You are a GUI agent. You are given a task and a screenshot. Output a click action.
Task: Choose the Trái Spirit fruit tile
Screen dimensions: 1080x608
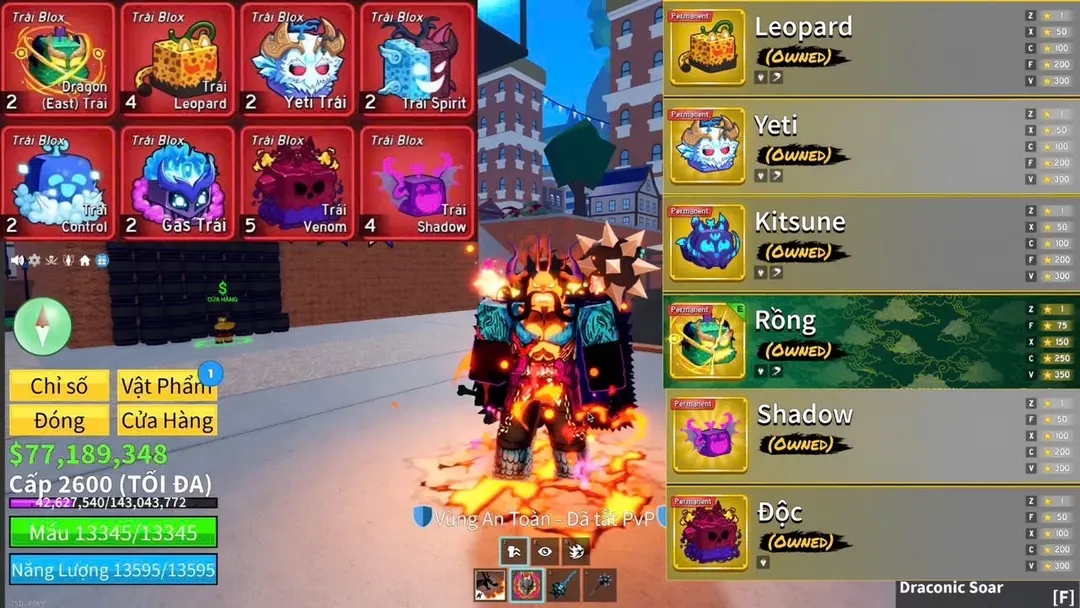point(417,60)
